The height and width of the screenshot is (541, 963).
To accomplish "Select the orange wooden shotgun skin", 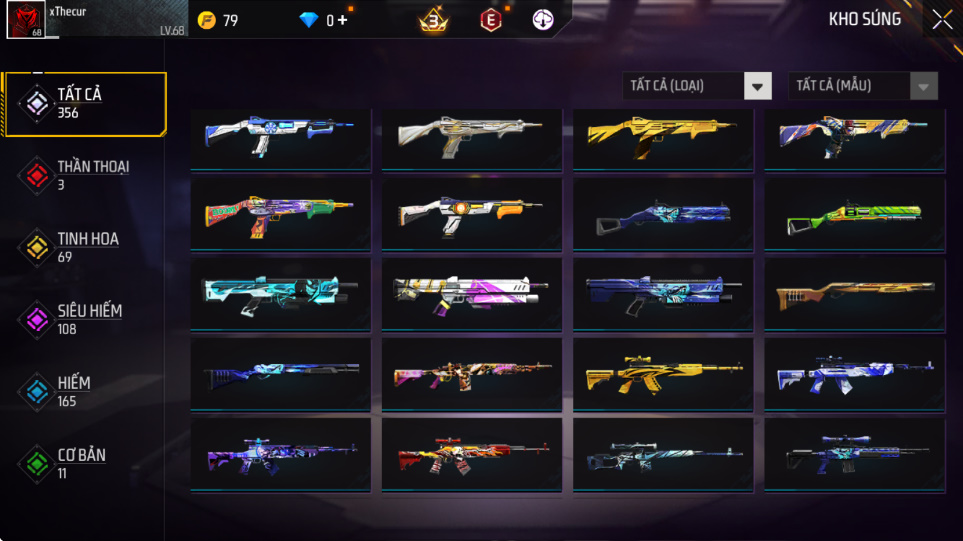I will click(x=855, y=295).
